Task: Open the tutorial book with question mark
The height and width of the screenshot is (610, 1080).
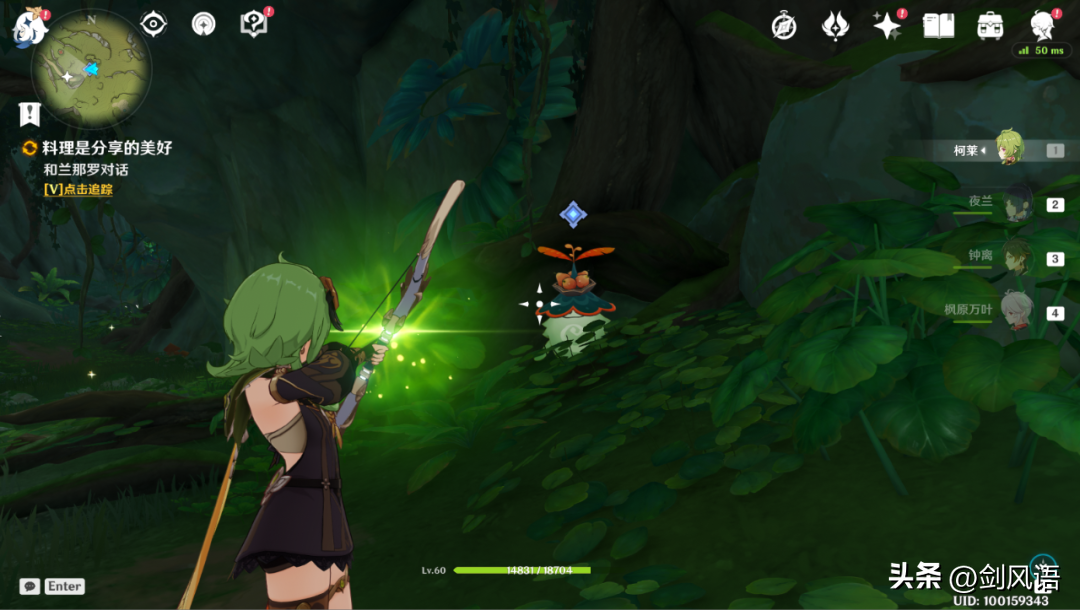Action: pos(254,24)
